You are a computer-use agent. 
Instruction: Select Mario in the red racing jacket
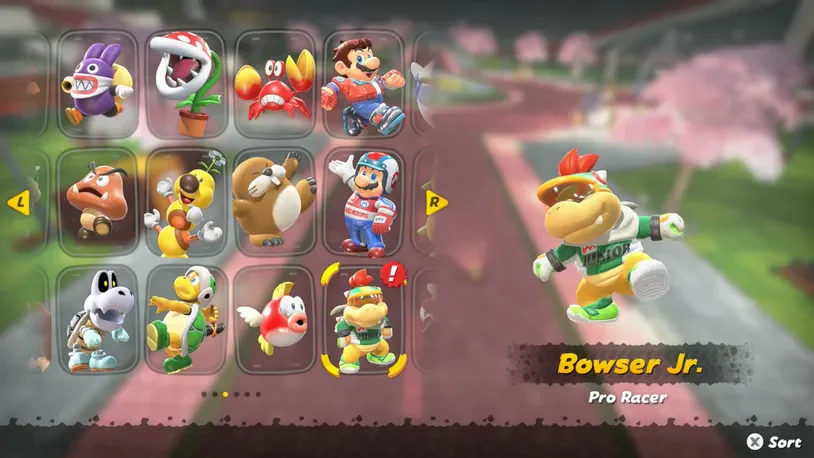point(363,84)
